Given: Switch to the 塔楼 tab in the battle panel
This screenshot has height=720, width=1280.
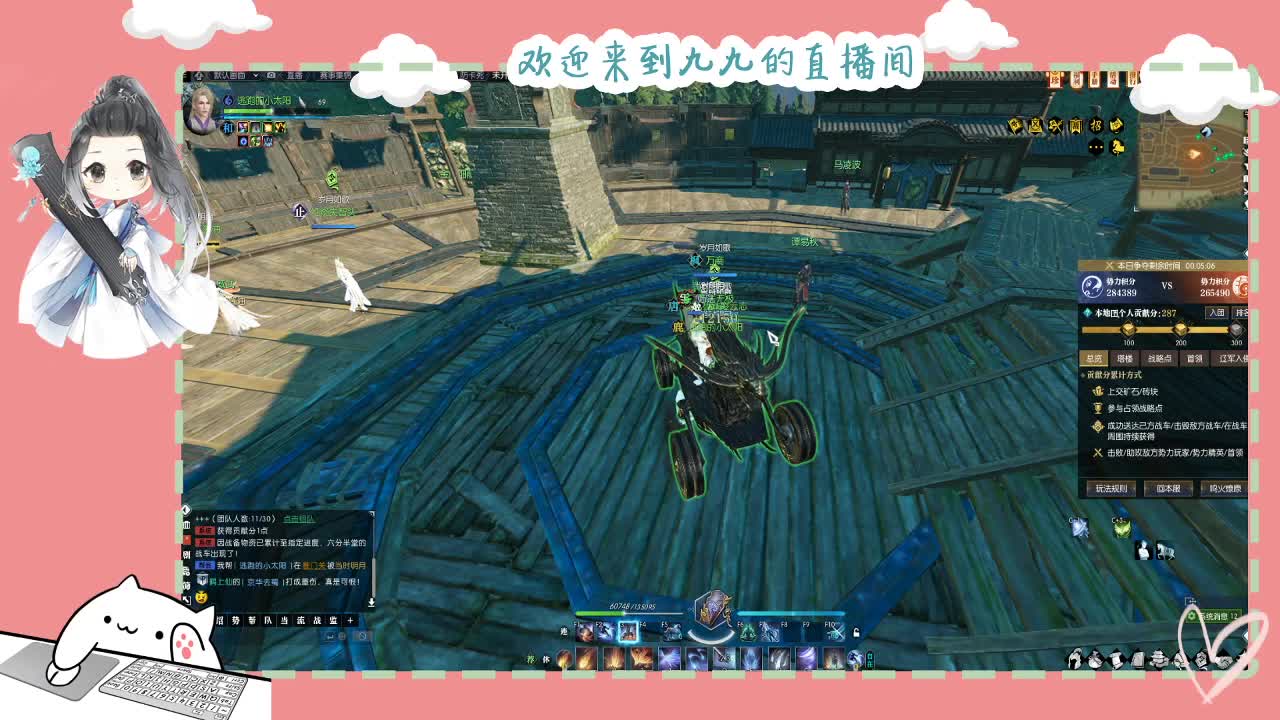Looking at the screenshot, I should tap(1125, 357).
